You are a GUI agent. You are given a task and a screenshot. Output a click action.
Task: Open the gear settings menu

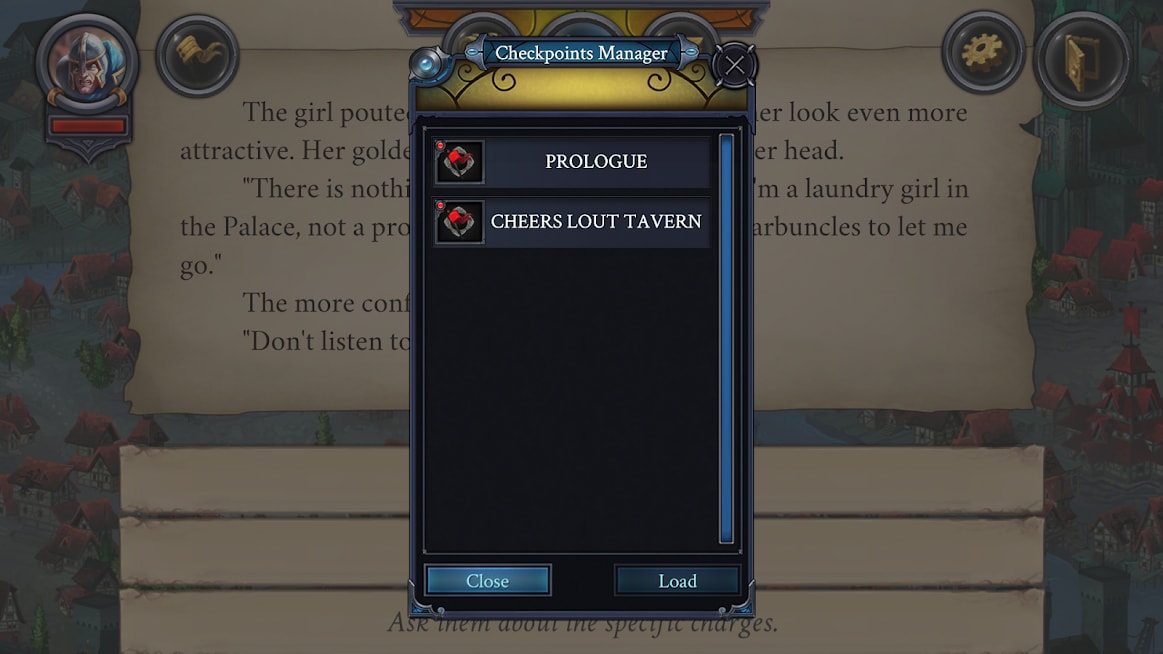click(982, 52)
